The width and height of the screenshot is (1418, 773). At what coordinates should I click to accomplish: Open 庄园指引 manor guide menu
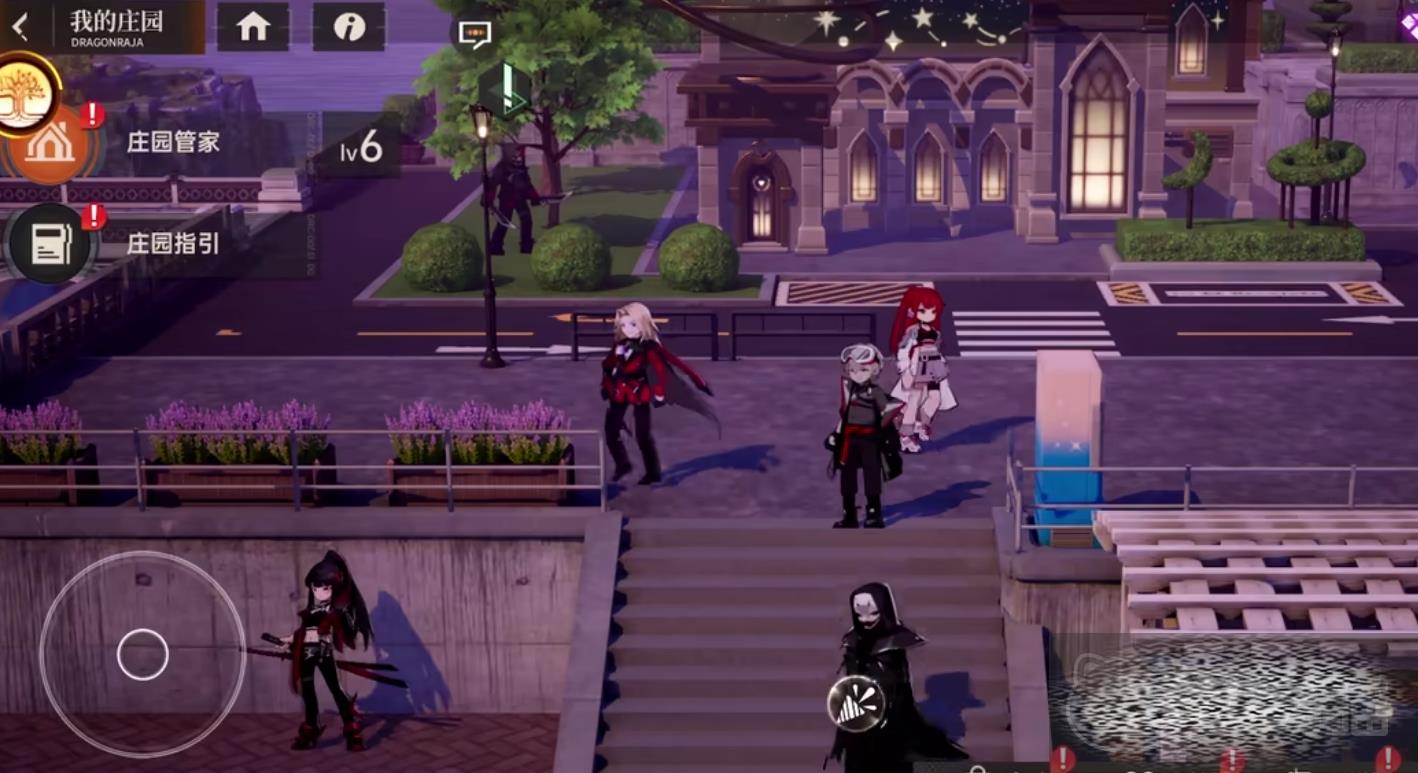tap(50, 243)
